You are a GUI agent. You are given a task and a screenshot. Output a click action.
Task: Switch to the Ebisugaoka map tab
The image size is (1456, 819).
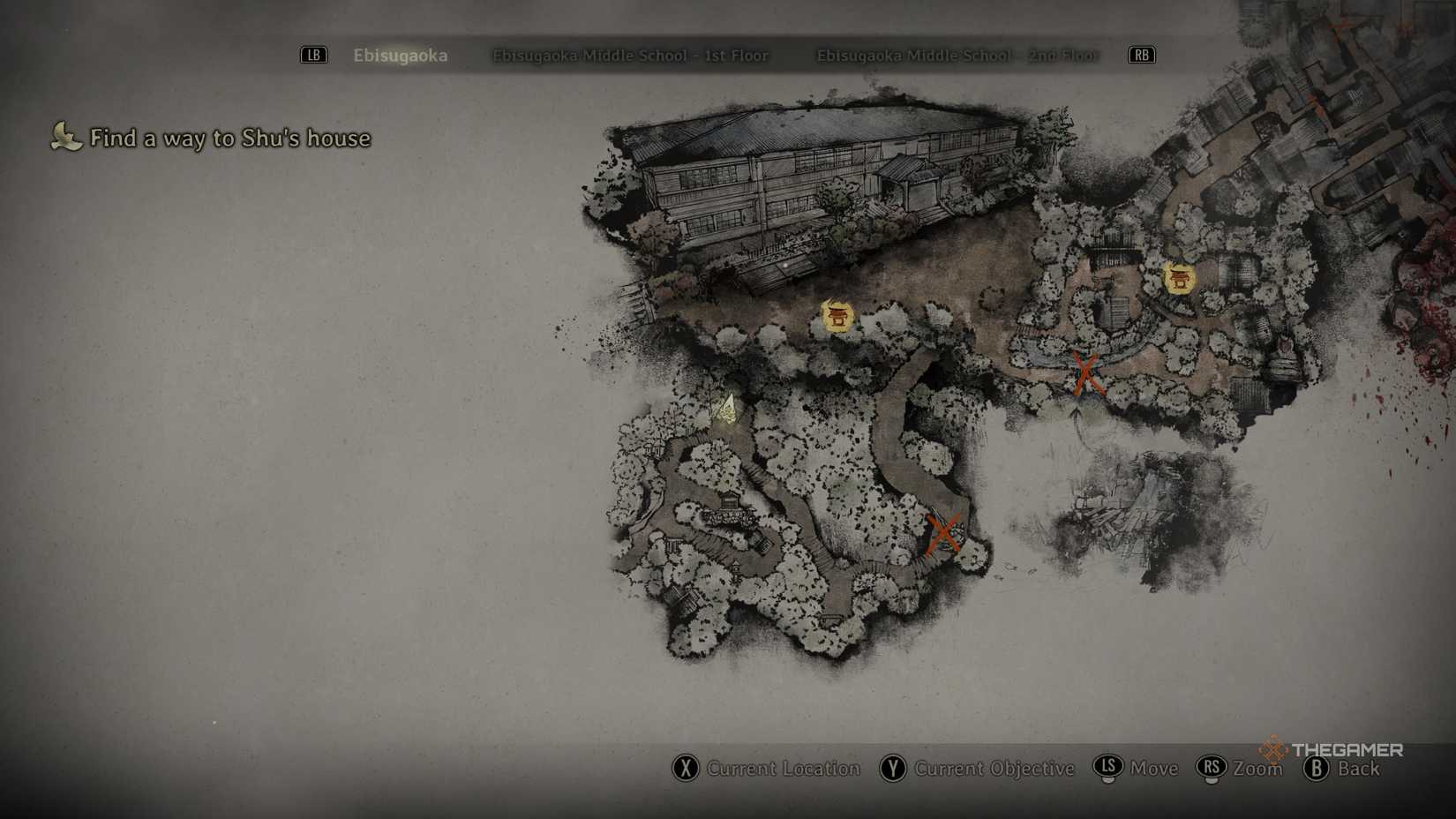coord(401,56)
